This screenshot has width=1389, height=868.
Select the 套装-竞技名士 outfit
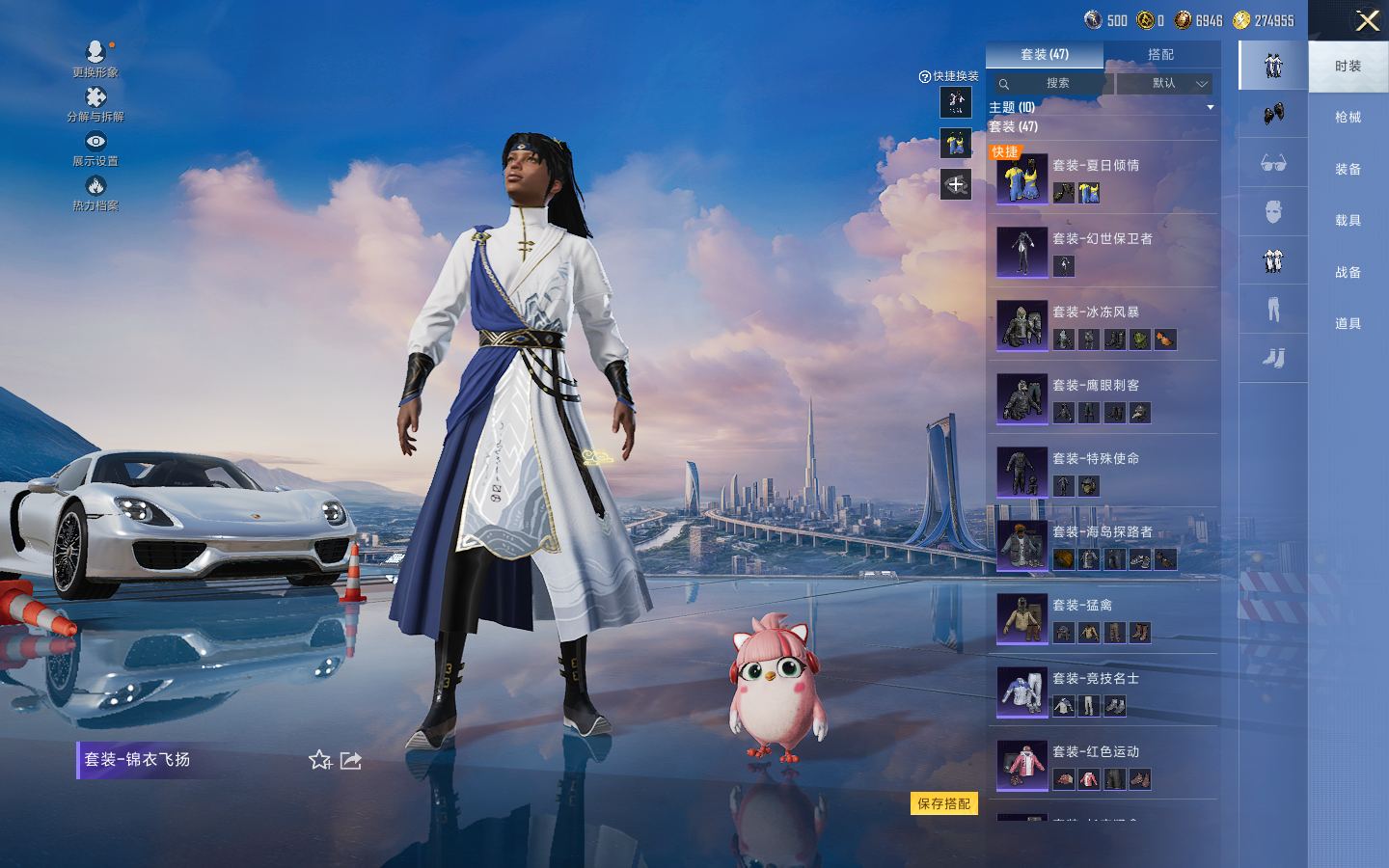coord(1103,691)
